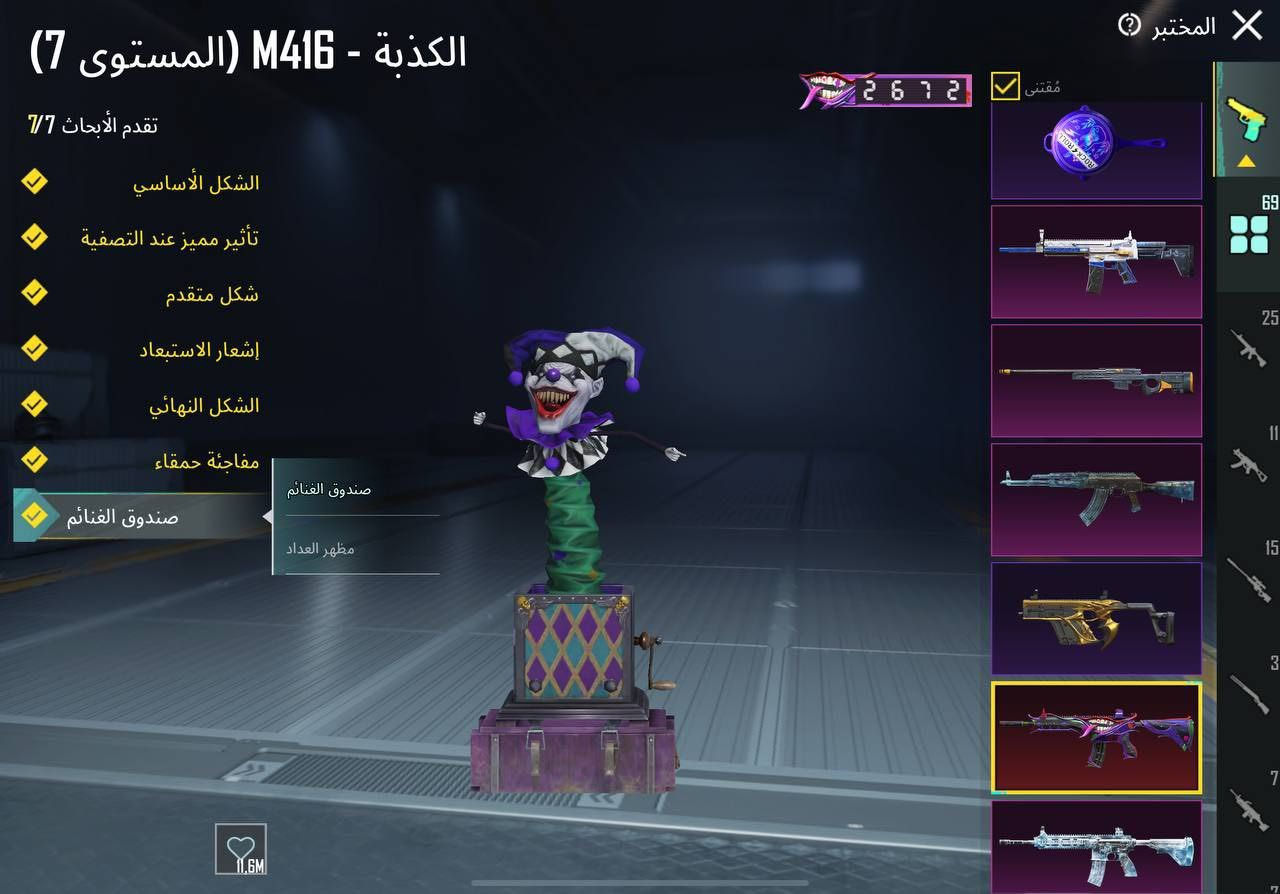Click the yellow triangle under the pistol icon
Image resolution: width=1280 pixels, height=894 pixels.
pyautogui.click(x=1245, y=161)
